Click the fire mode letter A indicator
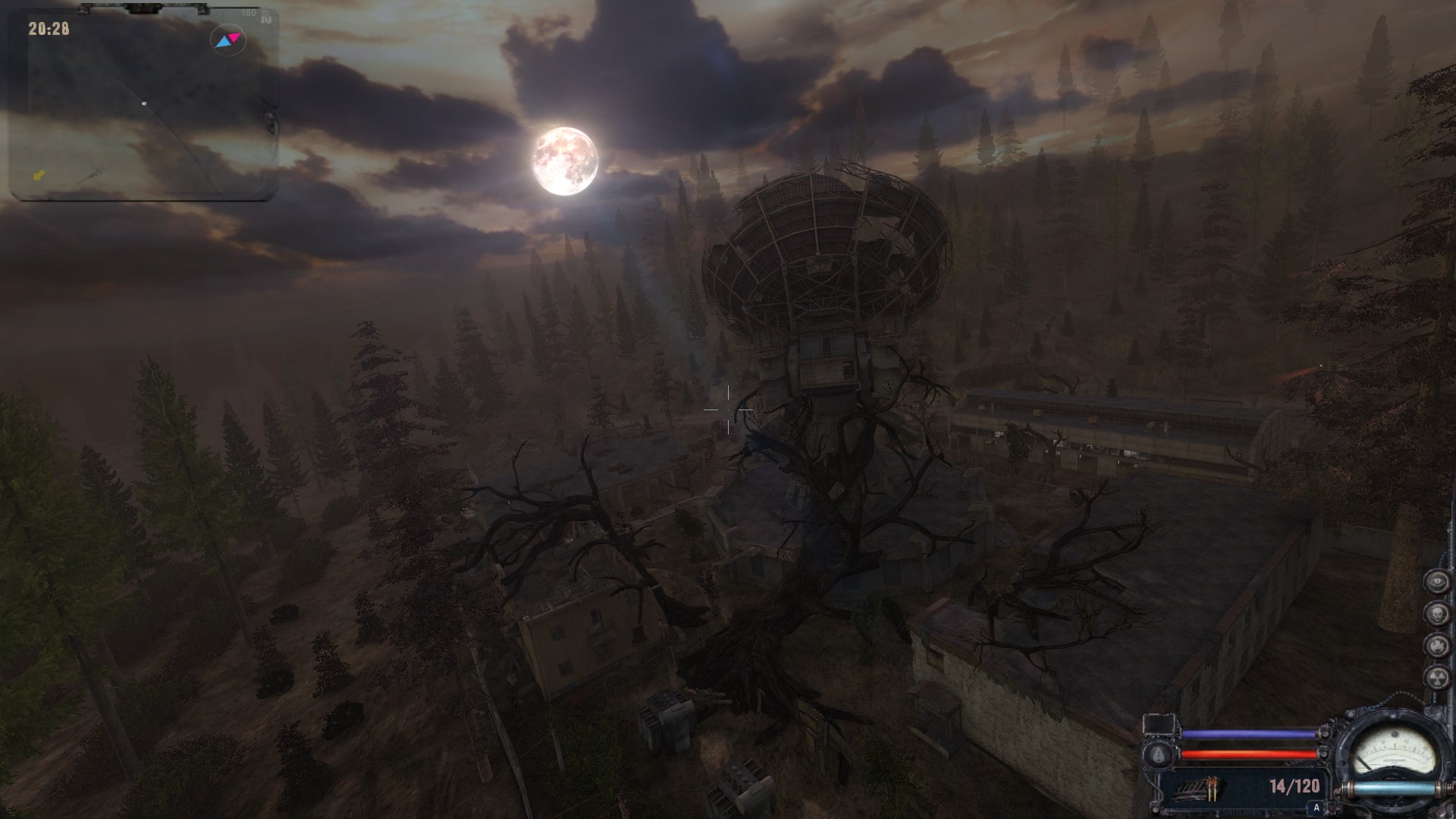The height and width of the screenshot is (819, 1456). pyautogui.click(x=1316, y=808)
